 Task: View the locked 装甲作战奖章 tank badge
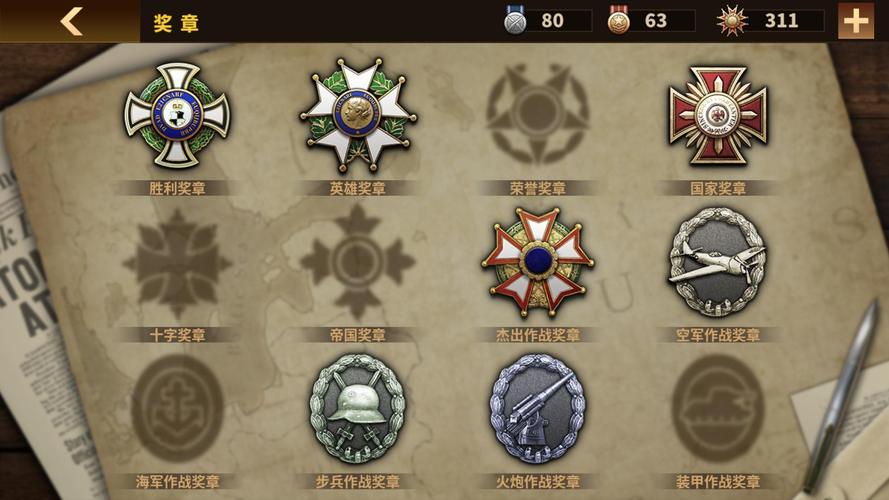tap(717, 408)
